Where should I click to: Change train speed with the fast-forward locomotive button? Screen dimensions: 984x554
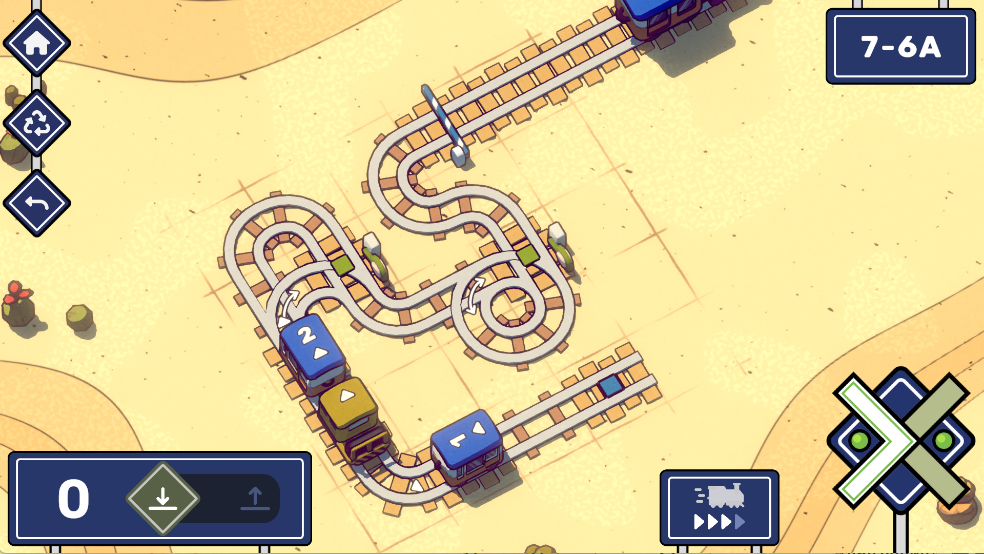click(719, 507)
